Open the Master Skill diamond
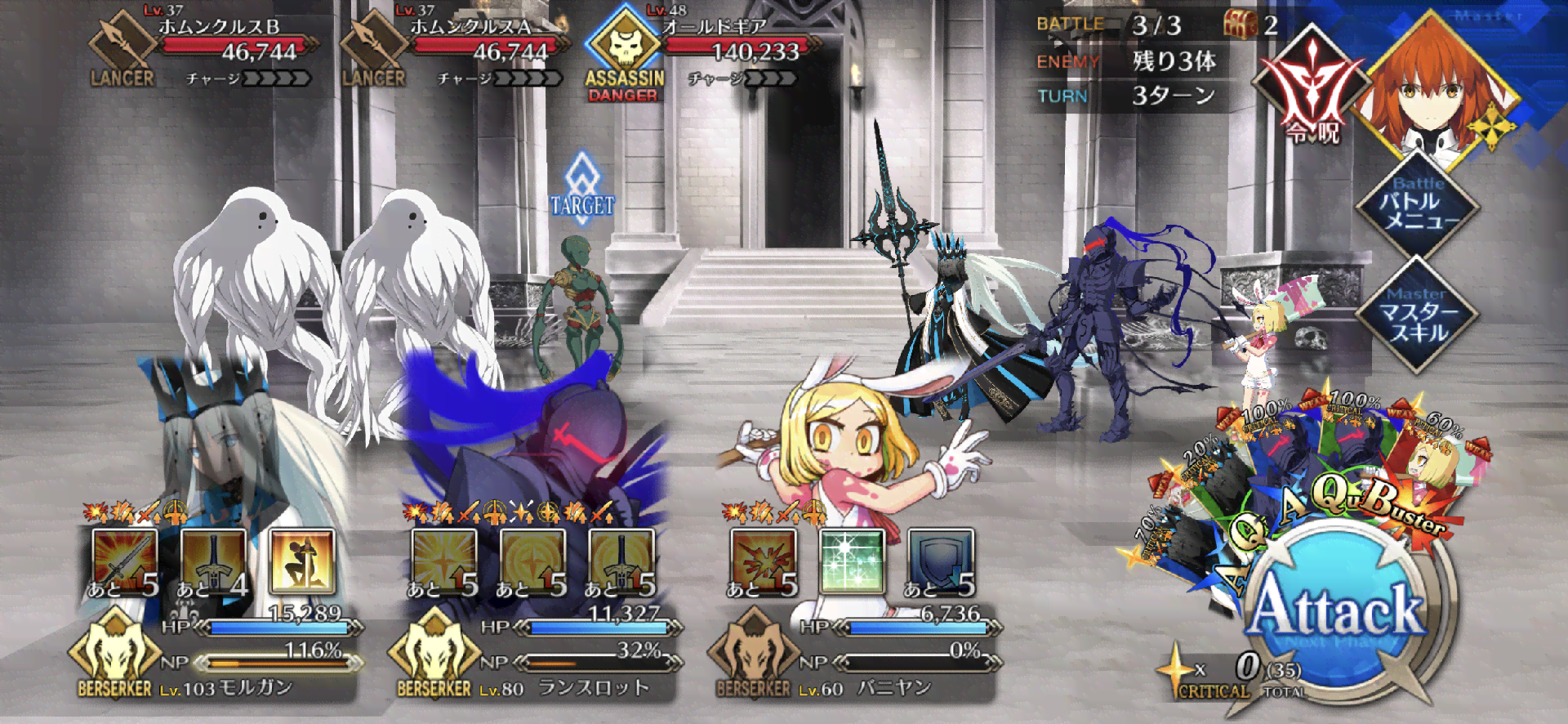The height and width of the screenshot is (724, 1568). [x=1417, y=315]
